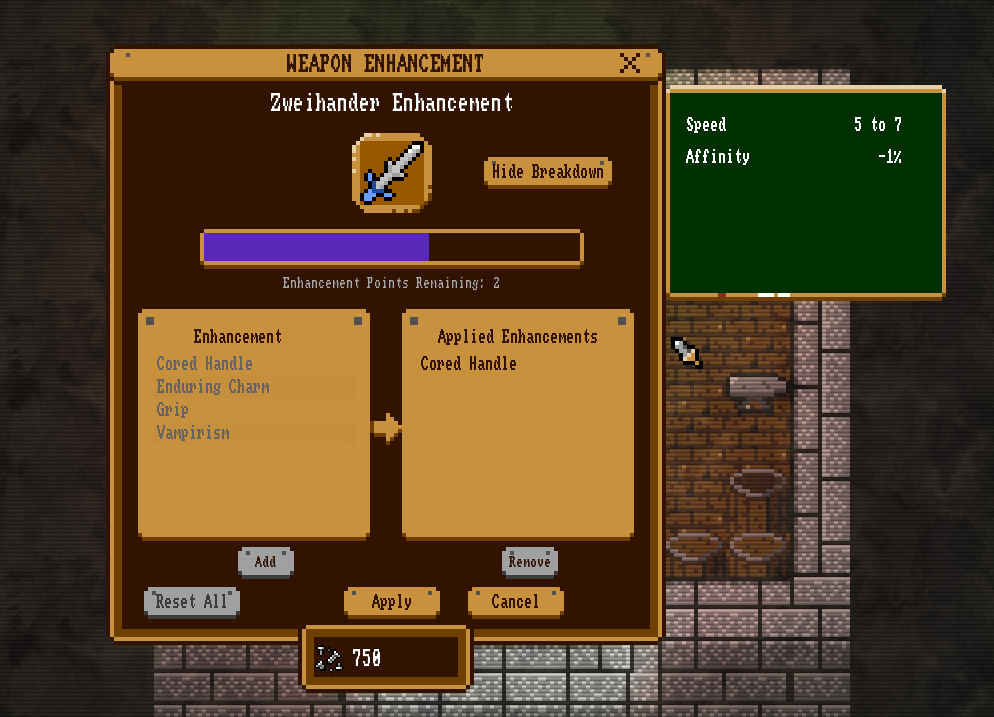
Task: Select Cored Handle under Applied Enhancements
Action: 469,364
